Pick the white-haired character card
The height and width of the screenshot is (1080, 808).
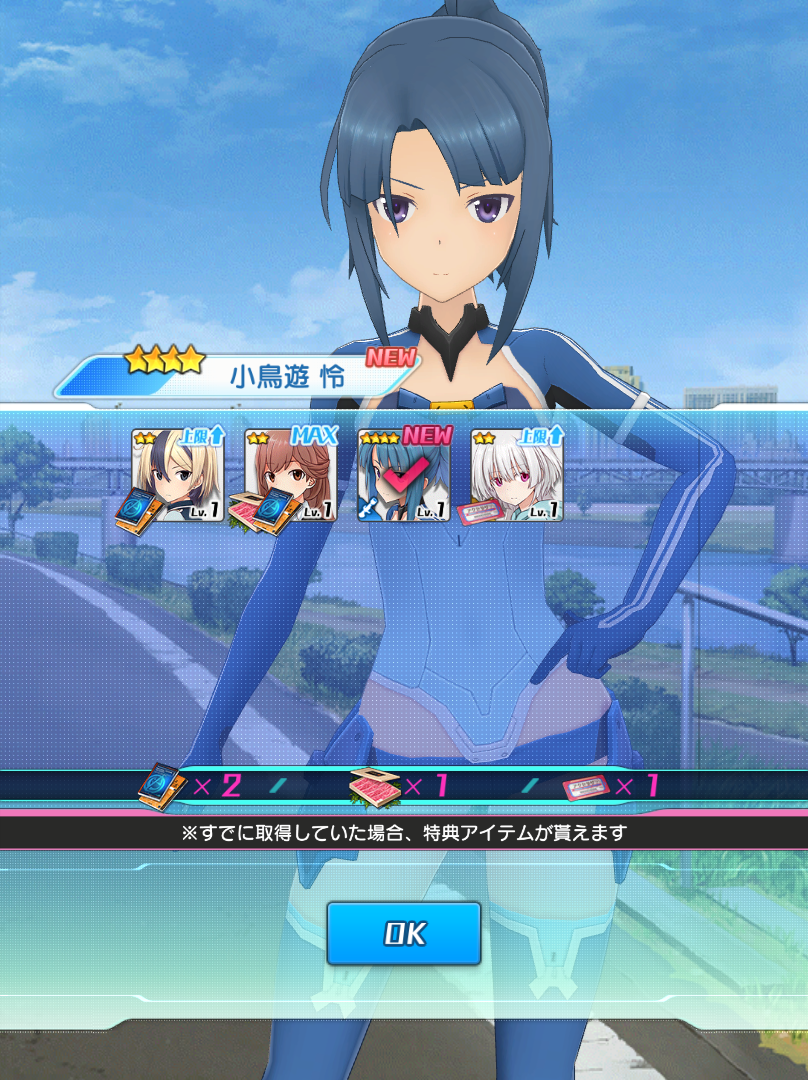516,476
